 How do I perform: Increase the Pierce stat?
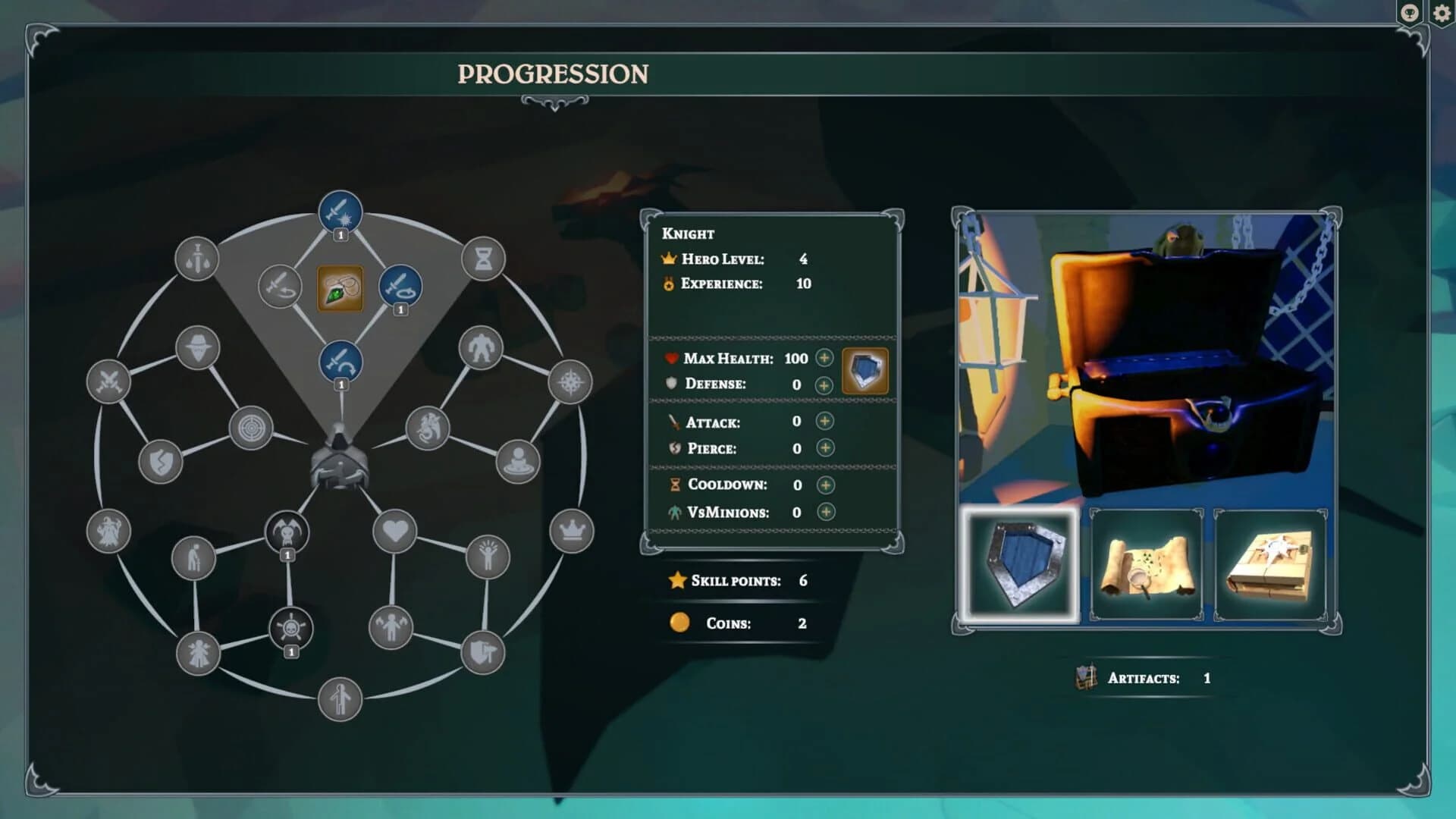[x=825, y=448]
